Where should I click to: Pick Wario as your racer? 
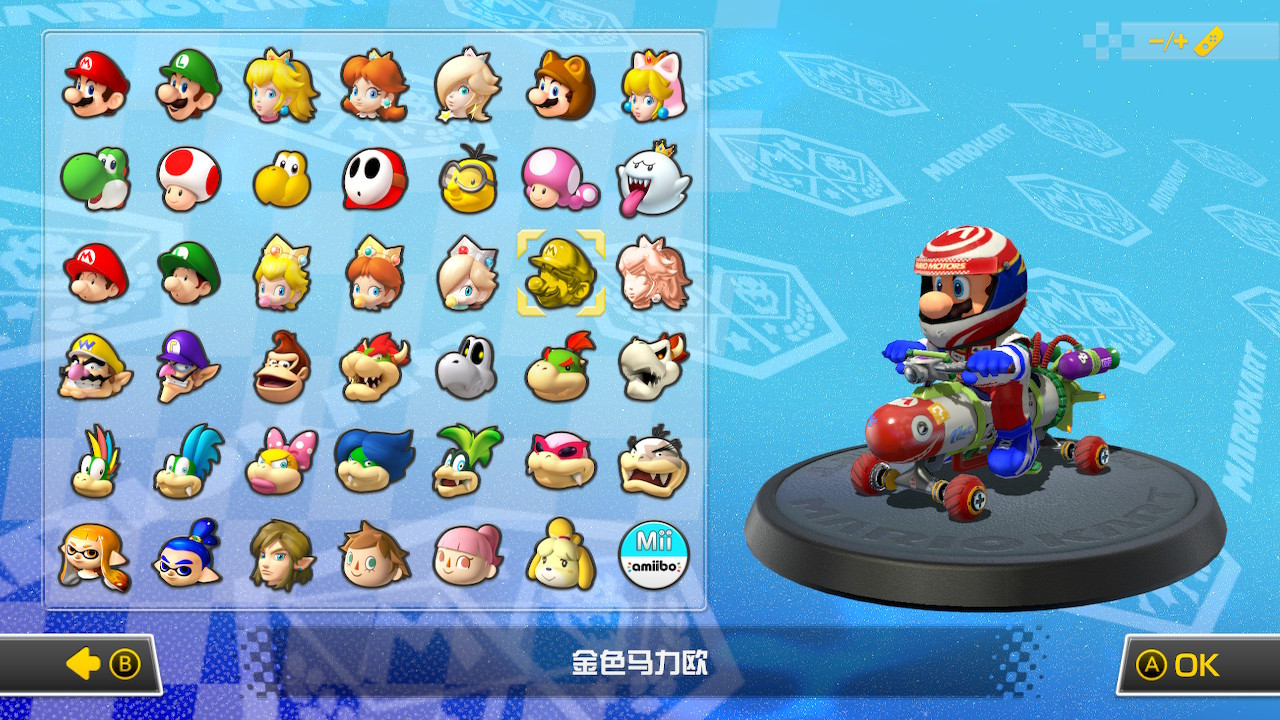(x=95, y=369)
